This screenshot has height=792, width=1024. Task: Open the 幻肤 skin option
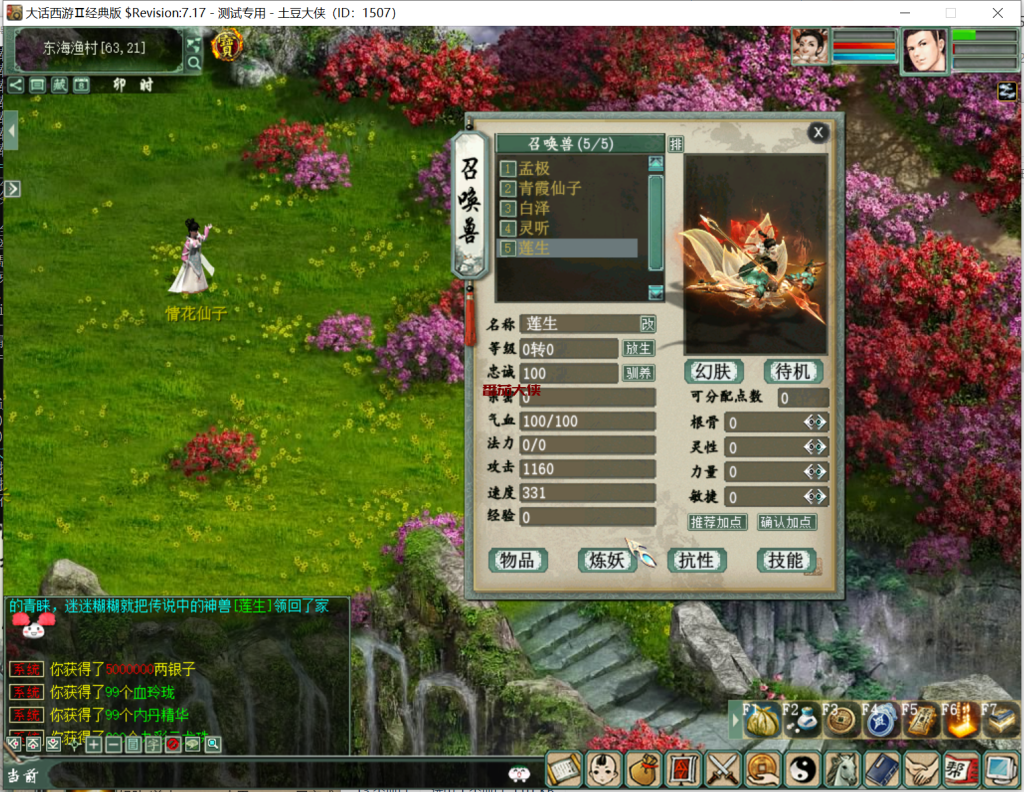click(713, 372)
